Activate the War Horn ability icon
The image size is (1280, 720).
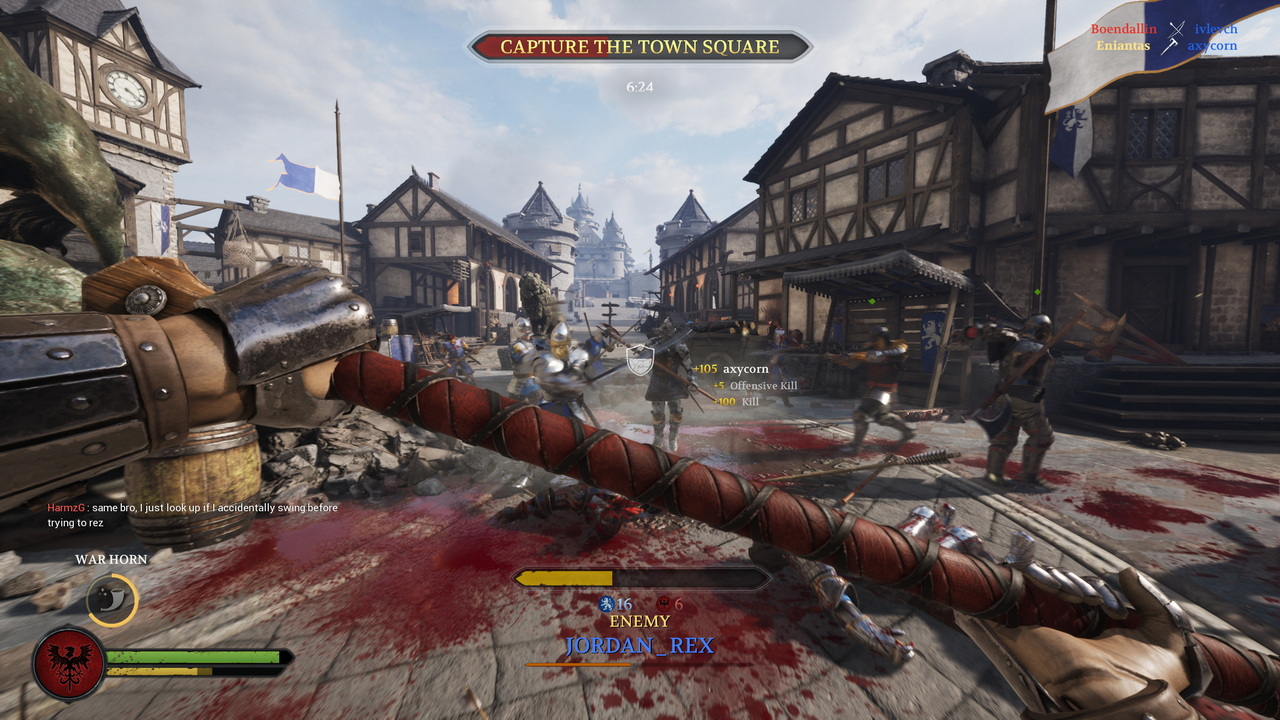pos(111,599)
